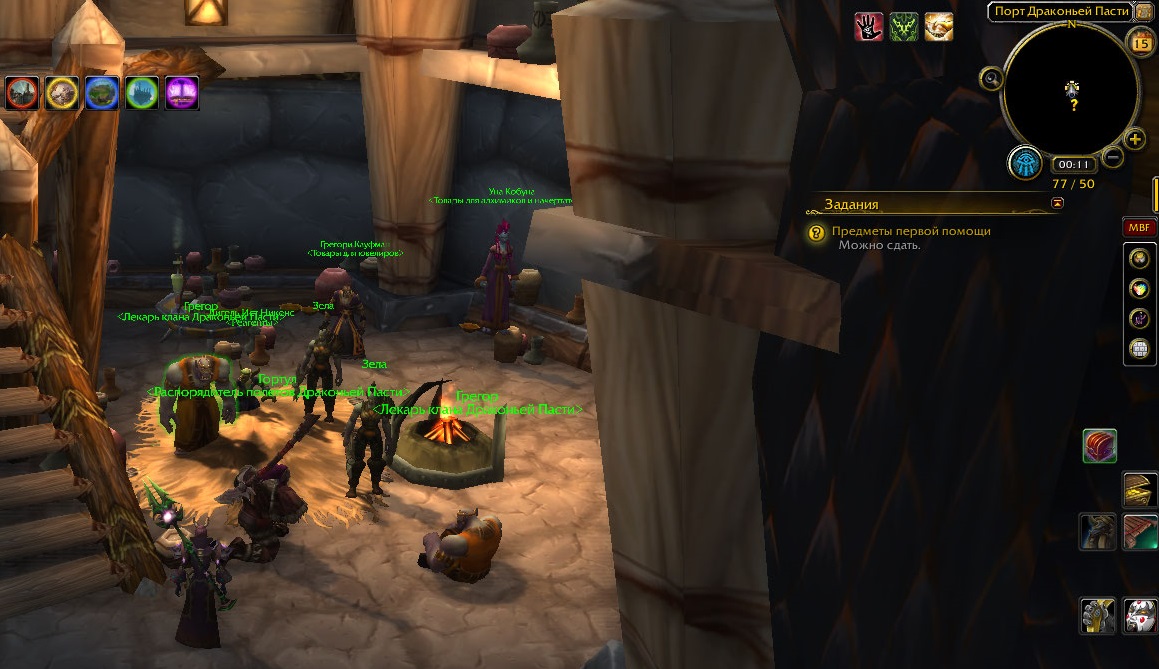Activate the blue-ringed portal icon

click(x=102, y=93)
